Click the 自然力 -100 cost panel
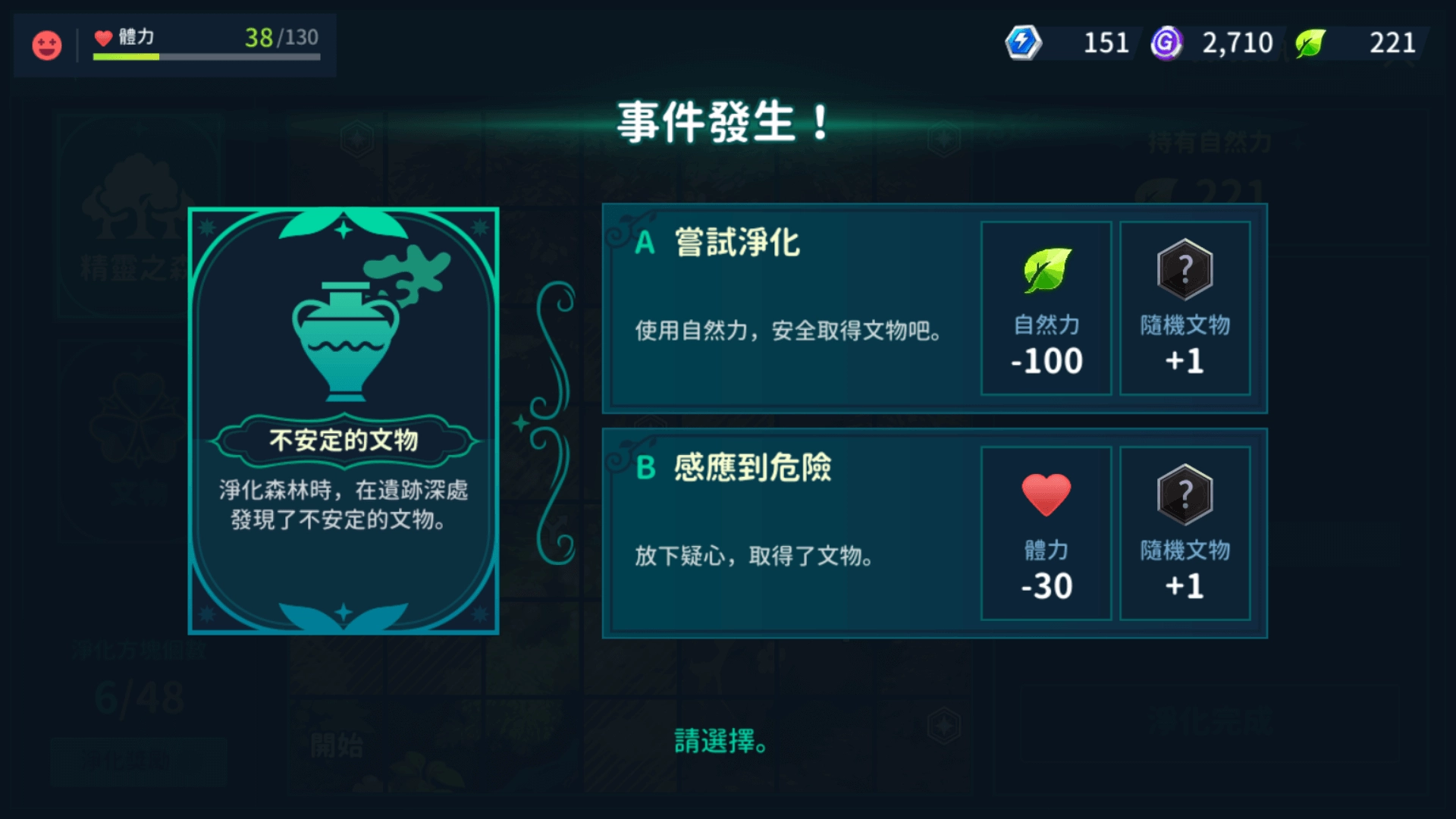Viewport: 1456px width, 819px height. pos(1046,309)
